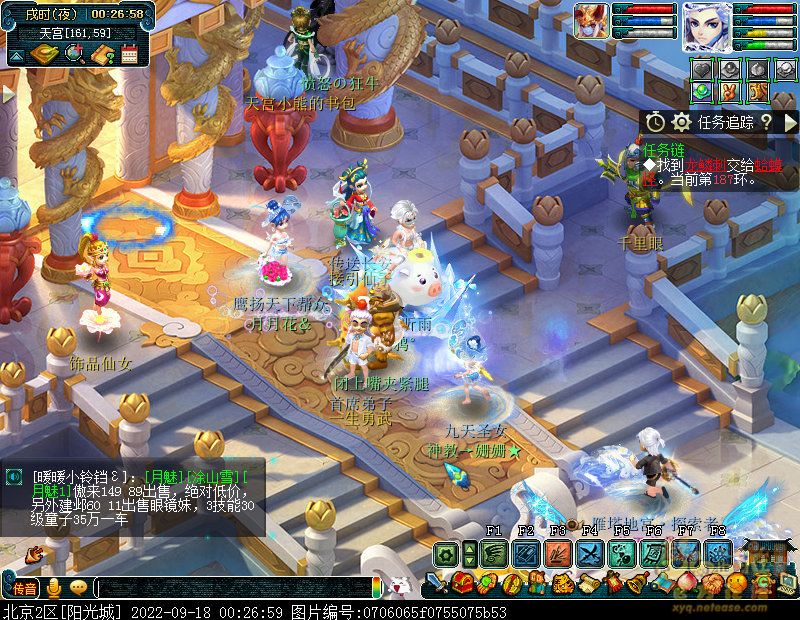Click the stopwatch icon in task tracker
Viewport: 800px width, 620px height.
(655, 122)
